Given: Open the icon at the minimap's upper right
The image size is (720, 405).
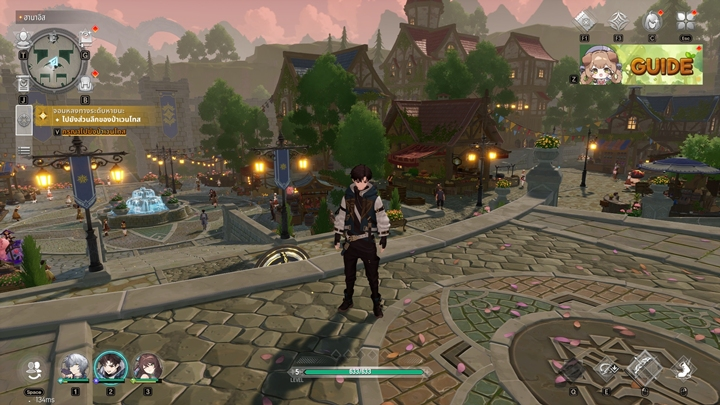Looking at the screenshot, I should point(85,38).
